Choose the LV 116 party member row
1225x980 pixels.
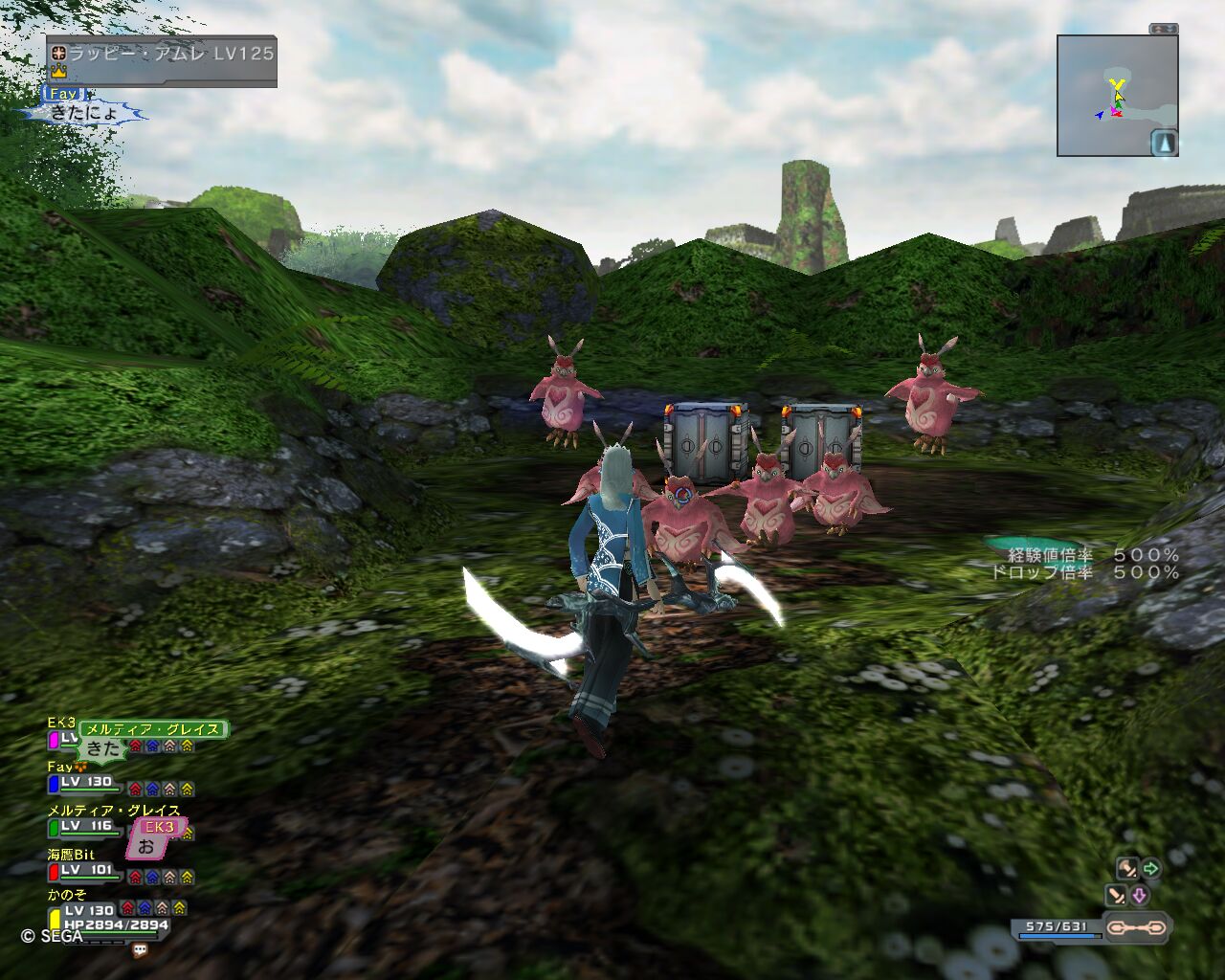point(86,827)
